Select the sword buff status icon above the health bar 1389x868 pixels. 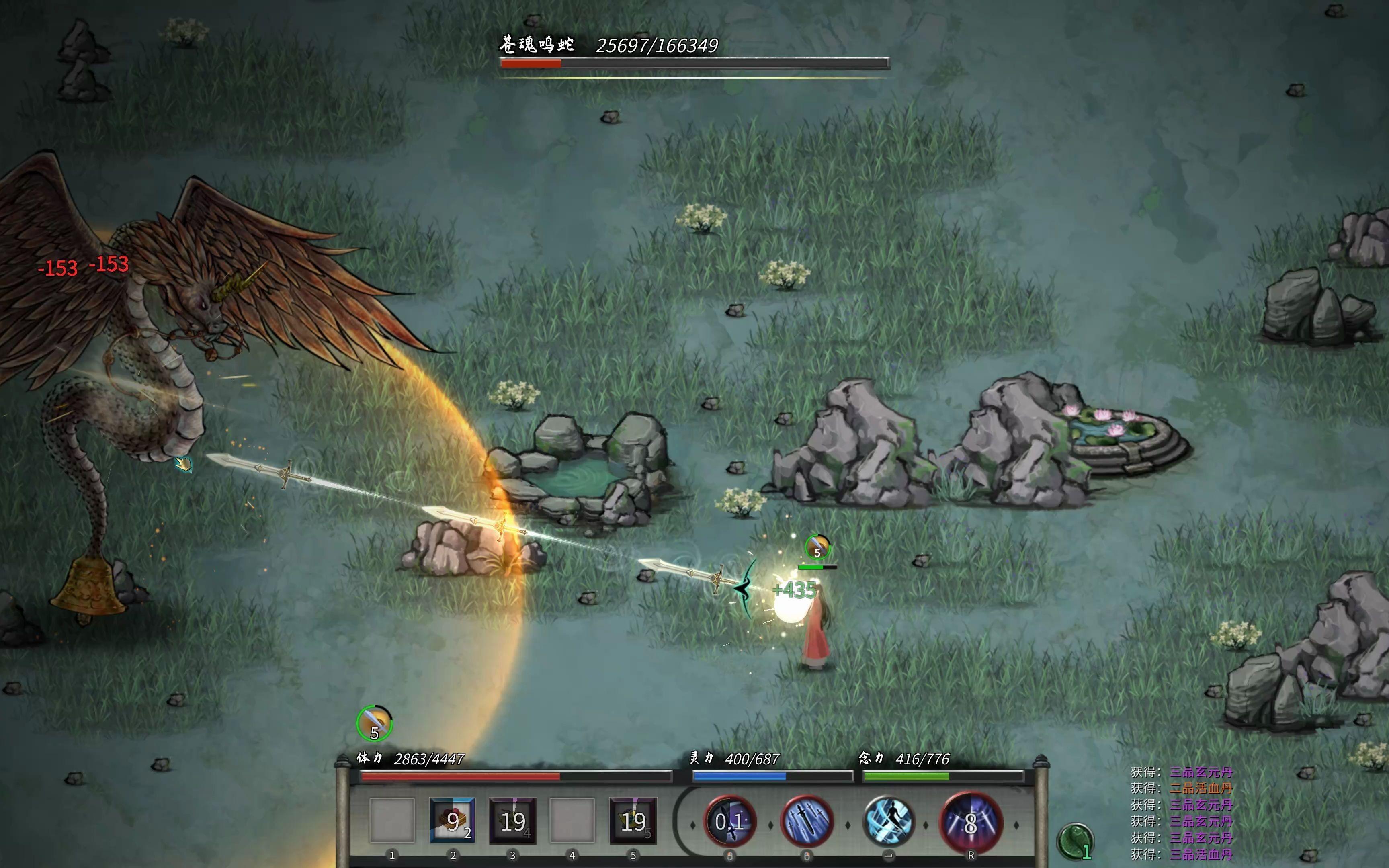click(x=374, y=723)
